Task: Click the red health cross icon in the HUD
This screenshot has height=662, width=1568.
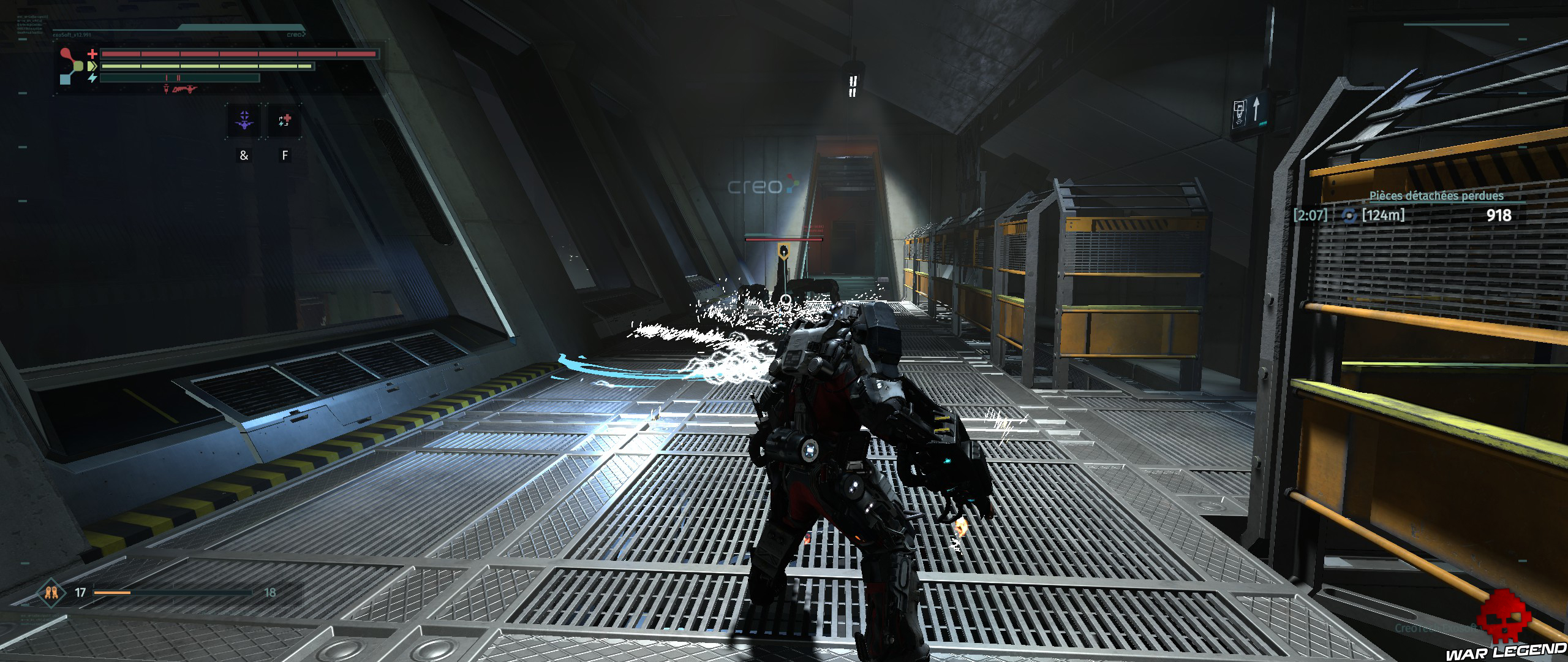Action: click(x=92, y=54)
